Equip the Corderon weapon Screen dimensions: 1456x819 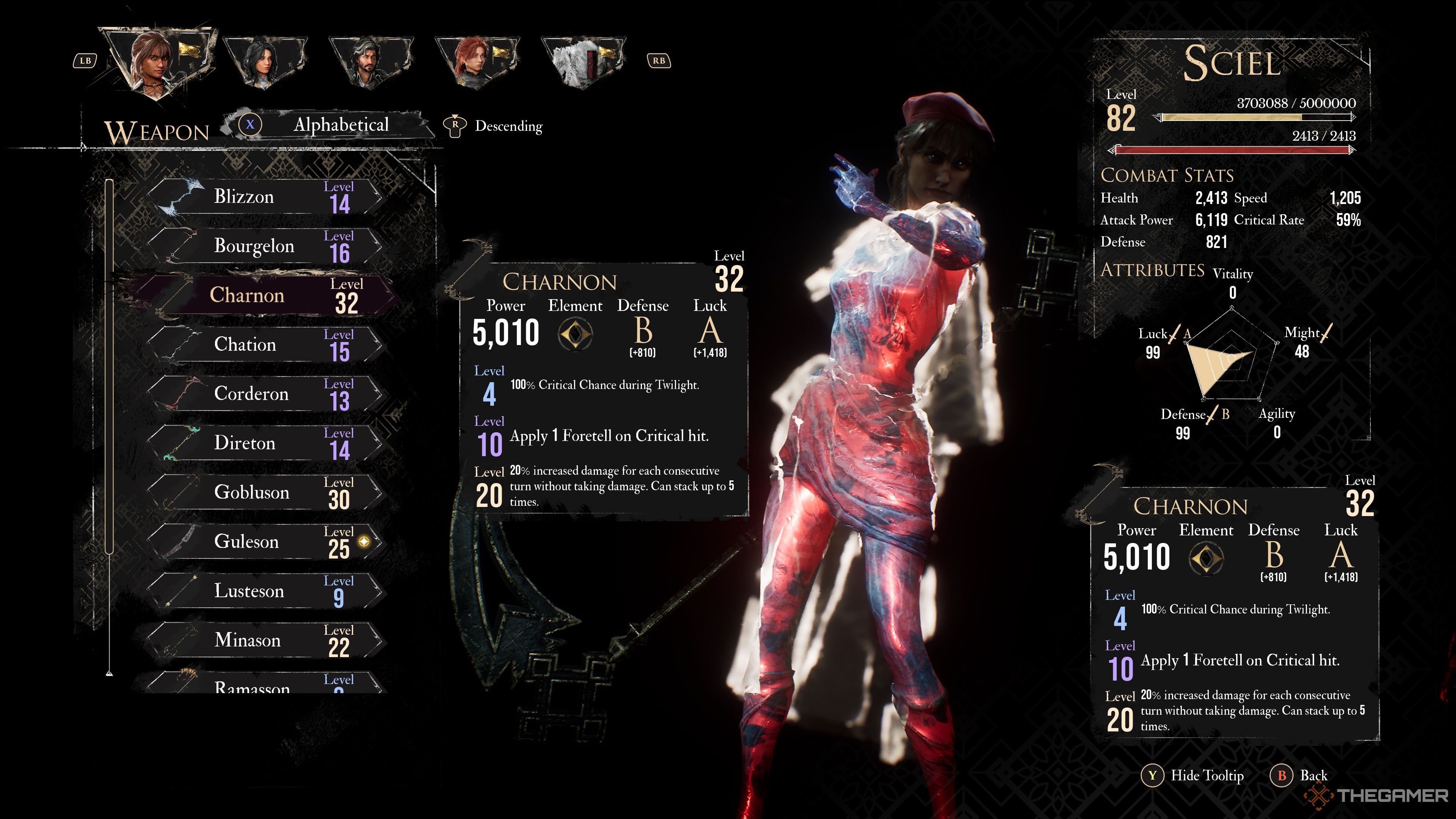266,394
